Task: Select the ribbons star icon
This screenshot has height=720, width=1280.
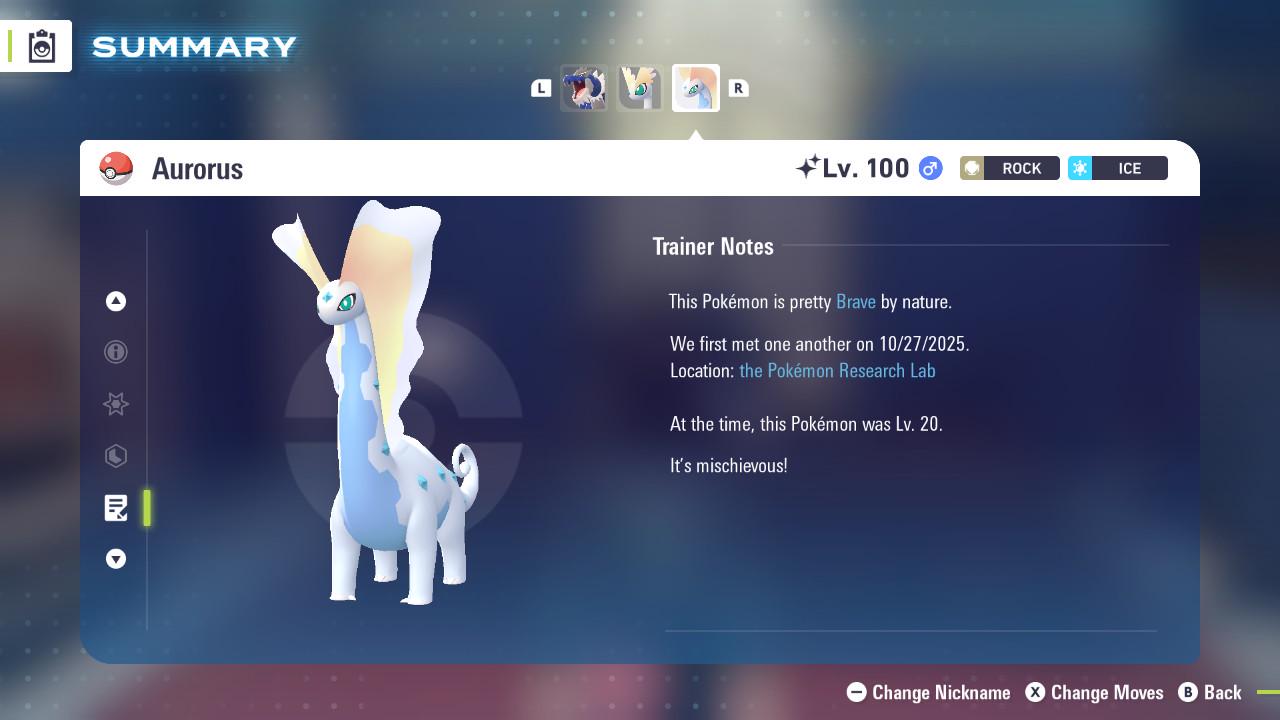Action: (x=116, y=404)
